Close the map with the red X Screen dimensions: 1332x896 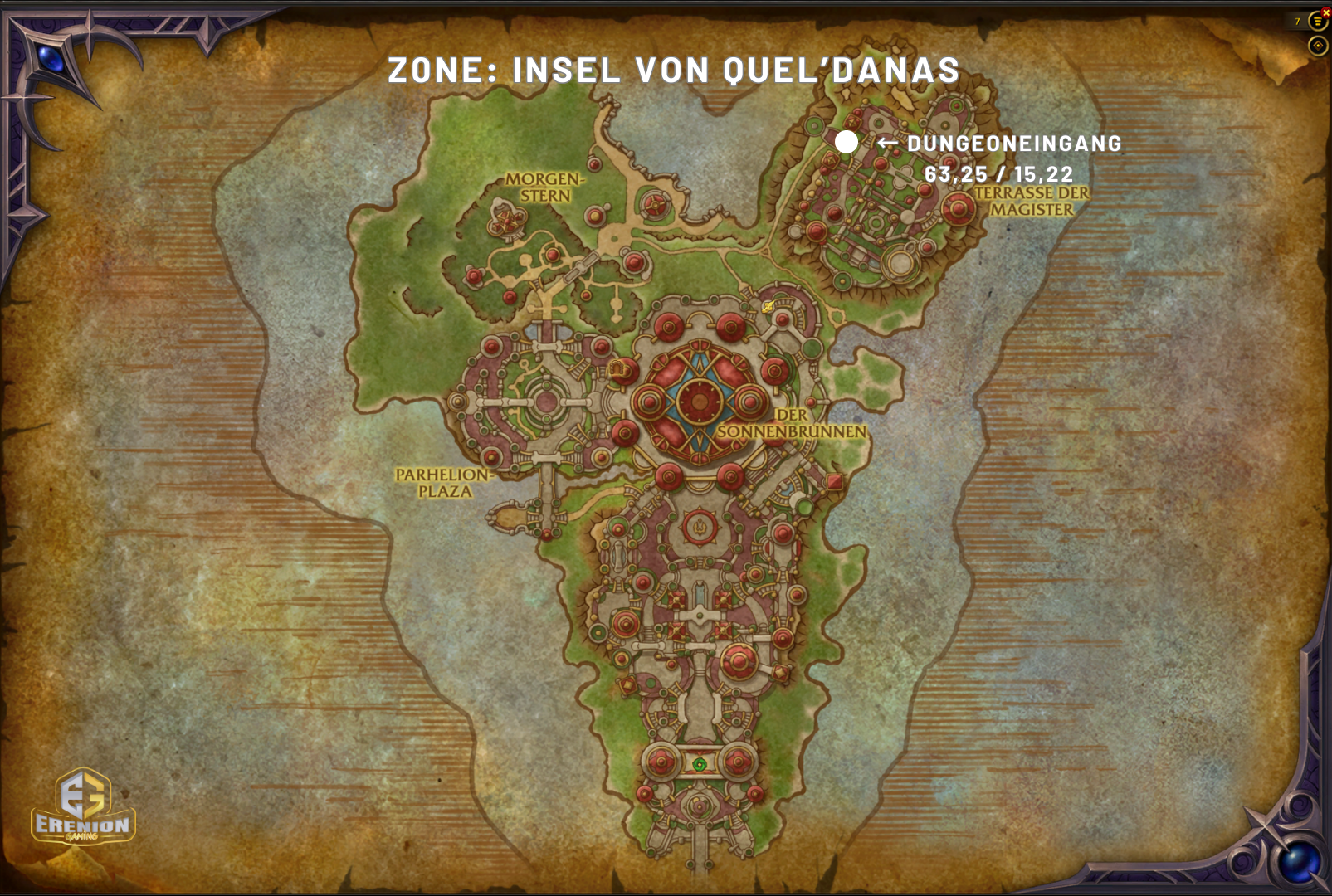pos(1325,12)
